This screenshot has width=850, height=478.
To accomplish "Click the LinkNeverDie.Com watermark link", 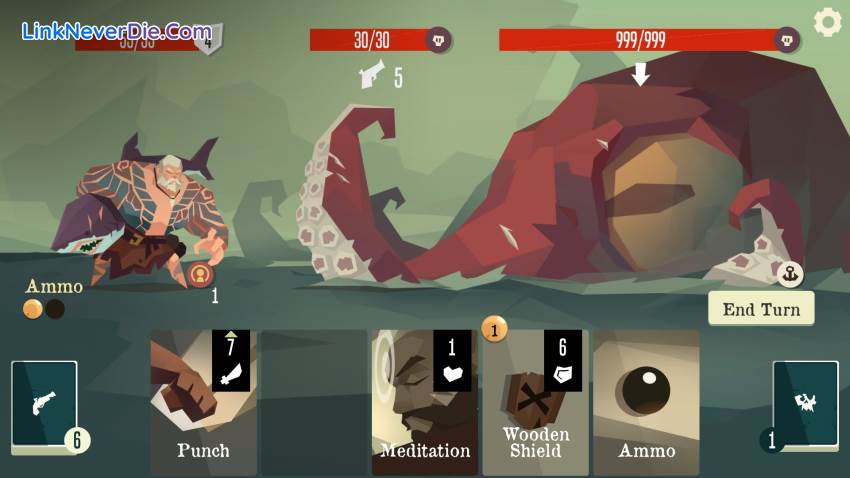I will point(116,31).
